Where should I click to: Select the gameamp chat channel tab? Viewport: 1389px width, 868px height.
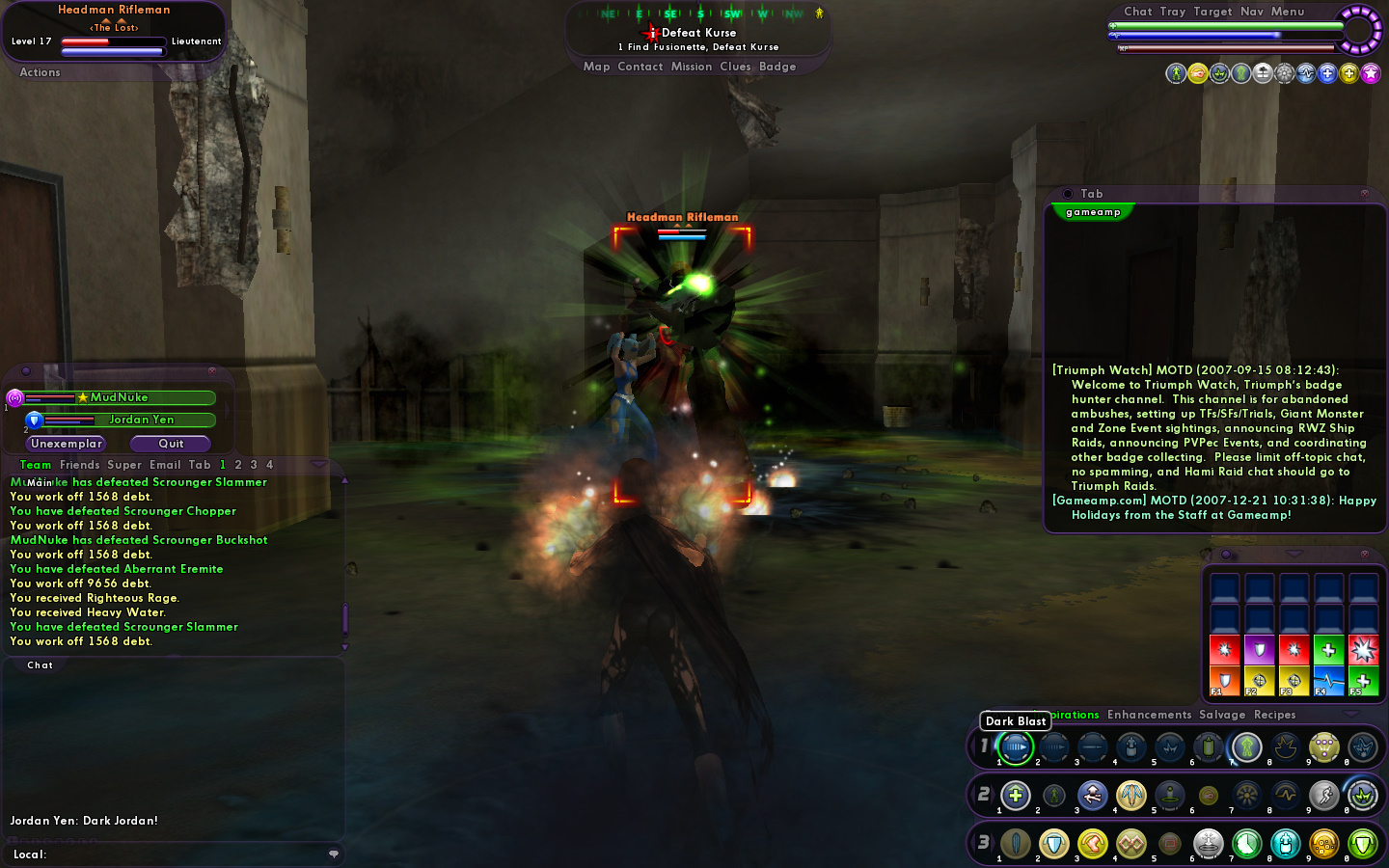click(1093, 212)
